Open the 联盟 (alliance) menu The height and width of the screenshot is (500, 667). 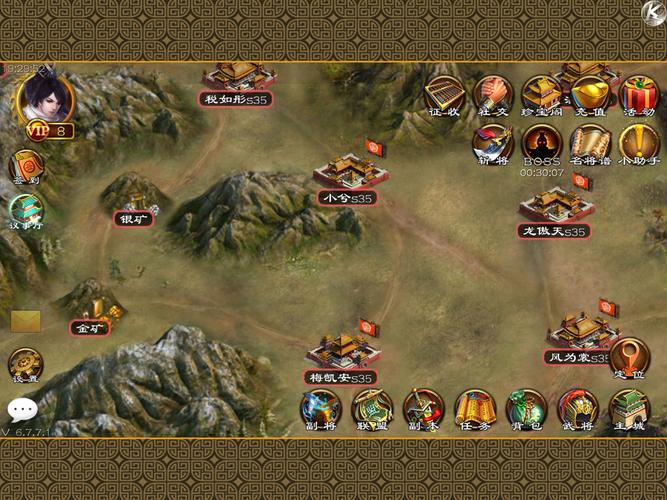(x=372, y=408)
